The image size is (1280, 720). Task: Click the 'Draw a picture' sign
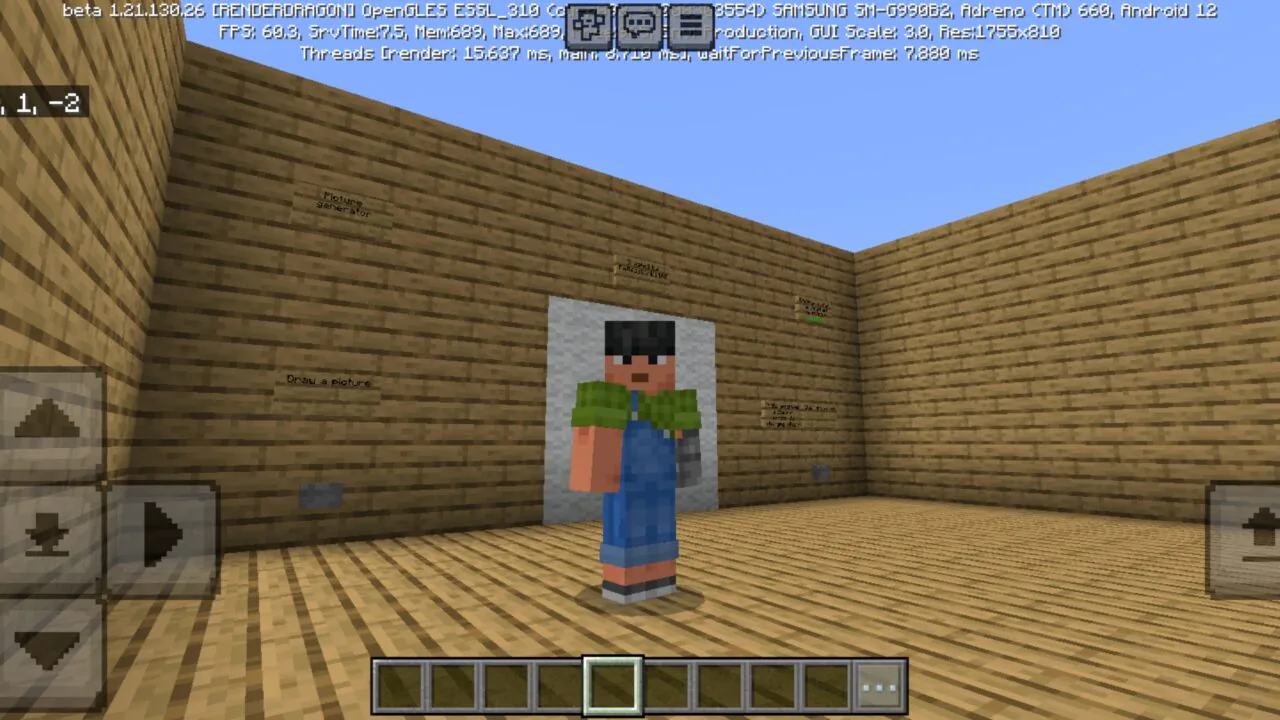(x=328, y=381)
